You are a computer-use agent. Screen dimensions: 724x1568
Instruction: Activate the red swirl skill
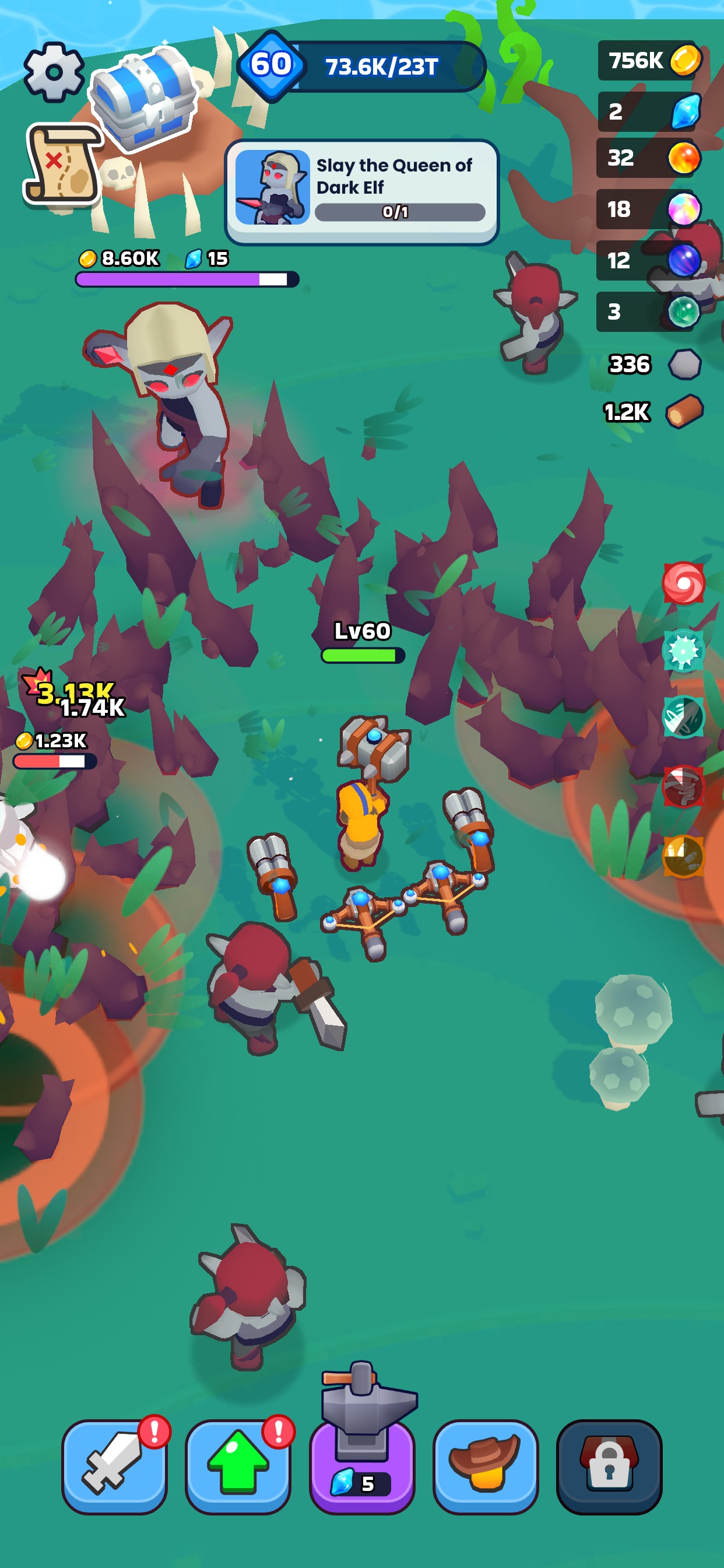[x=683, y=583]
